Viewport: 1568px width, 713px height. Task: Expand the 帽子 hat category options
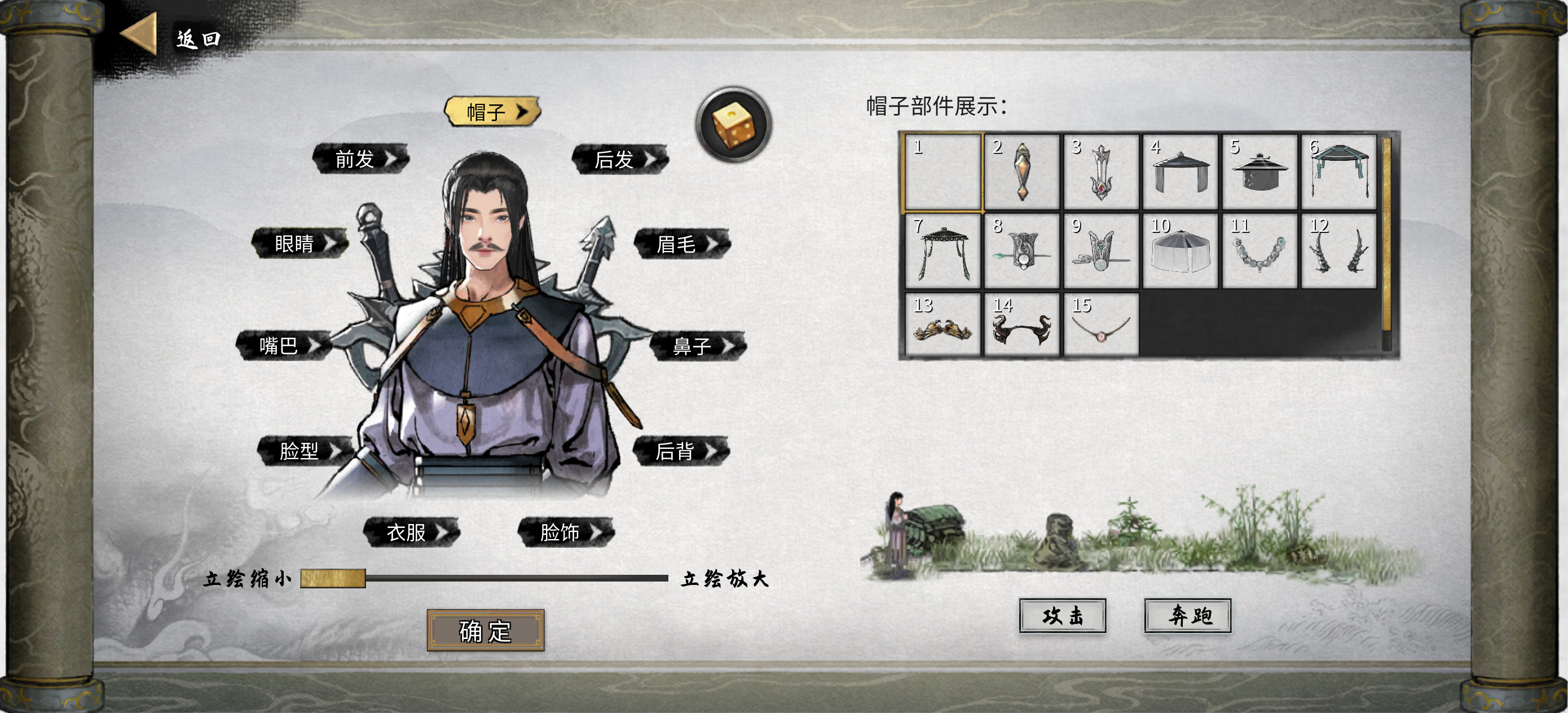tap(493, 112)
